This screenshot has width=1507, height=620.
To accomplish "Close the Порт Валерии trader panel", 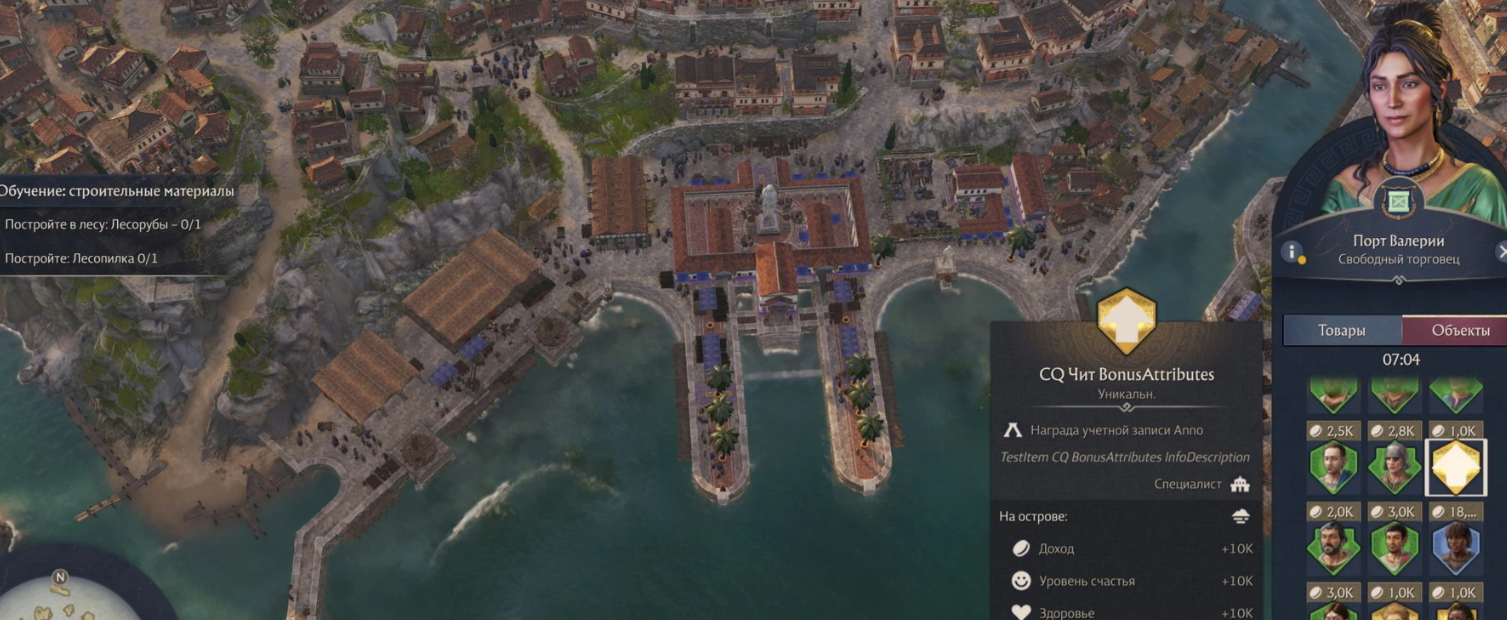I will tap(1501, 251).
